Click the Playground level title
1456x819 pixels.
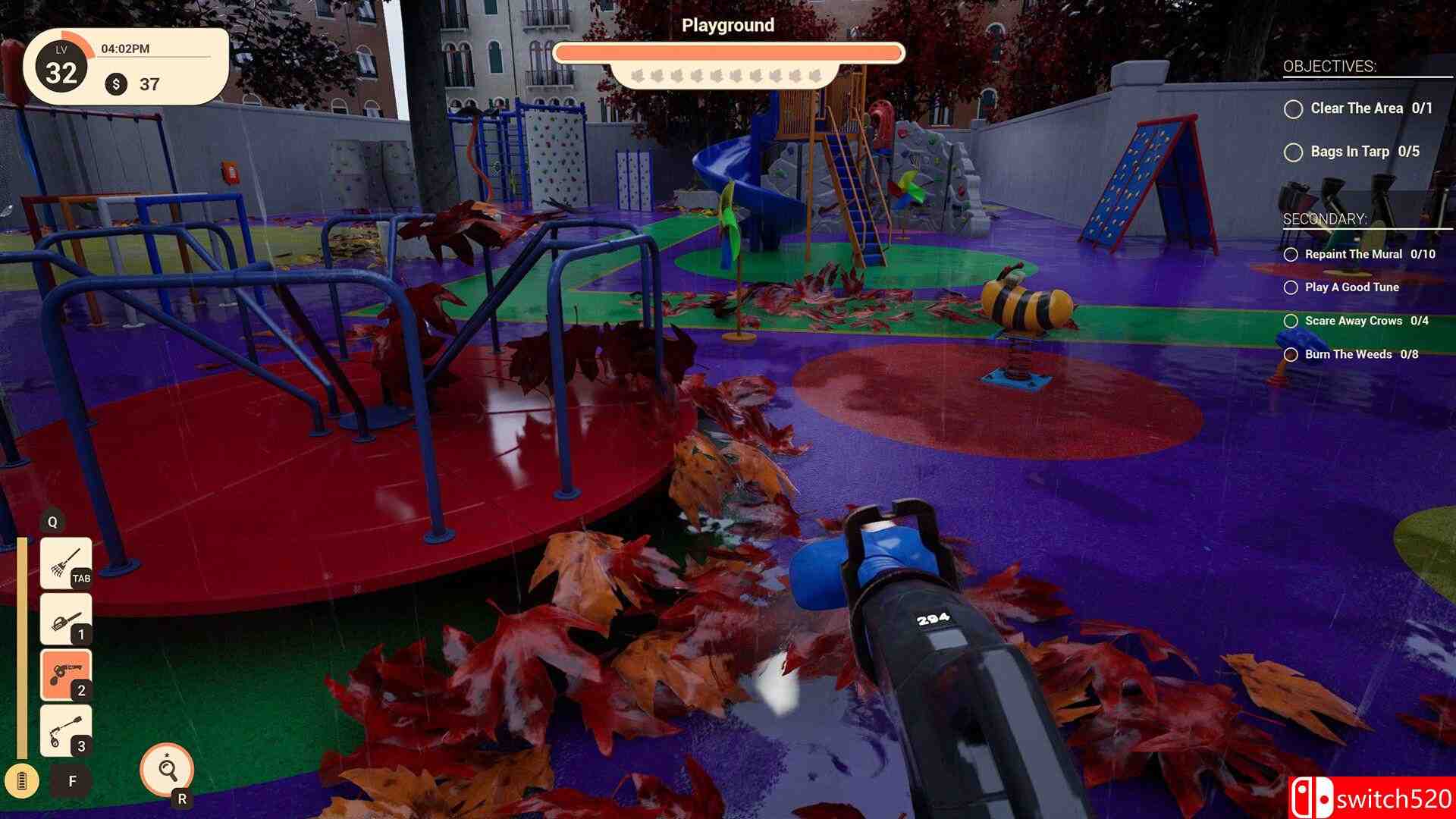click(727, 25)
